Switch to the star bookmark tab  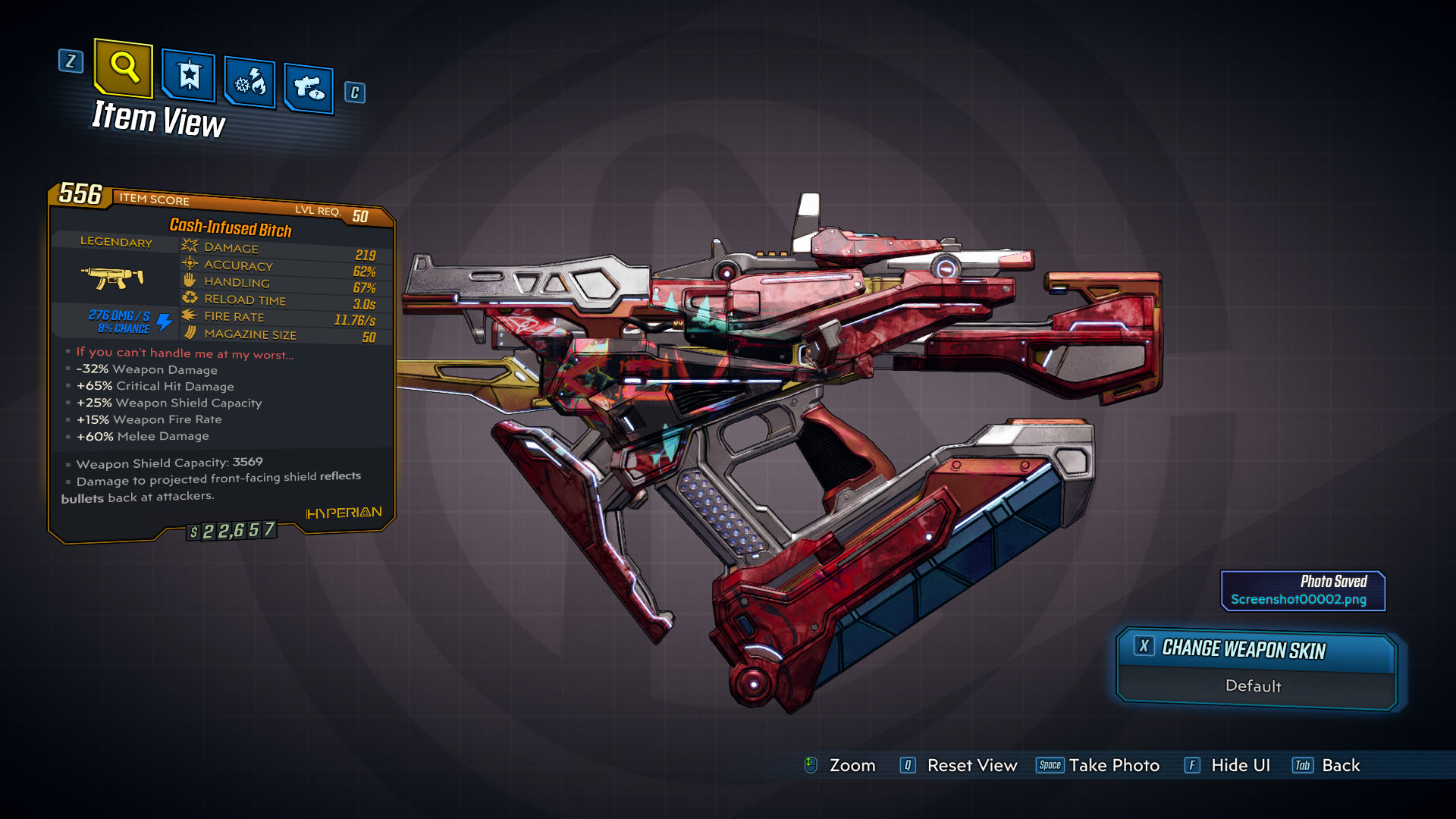(188, 76)
